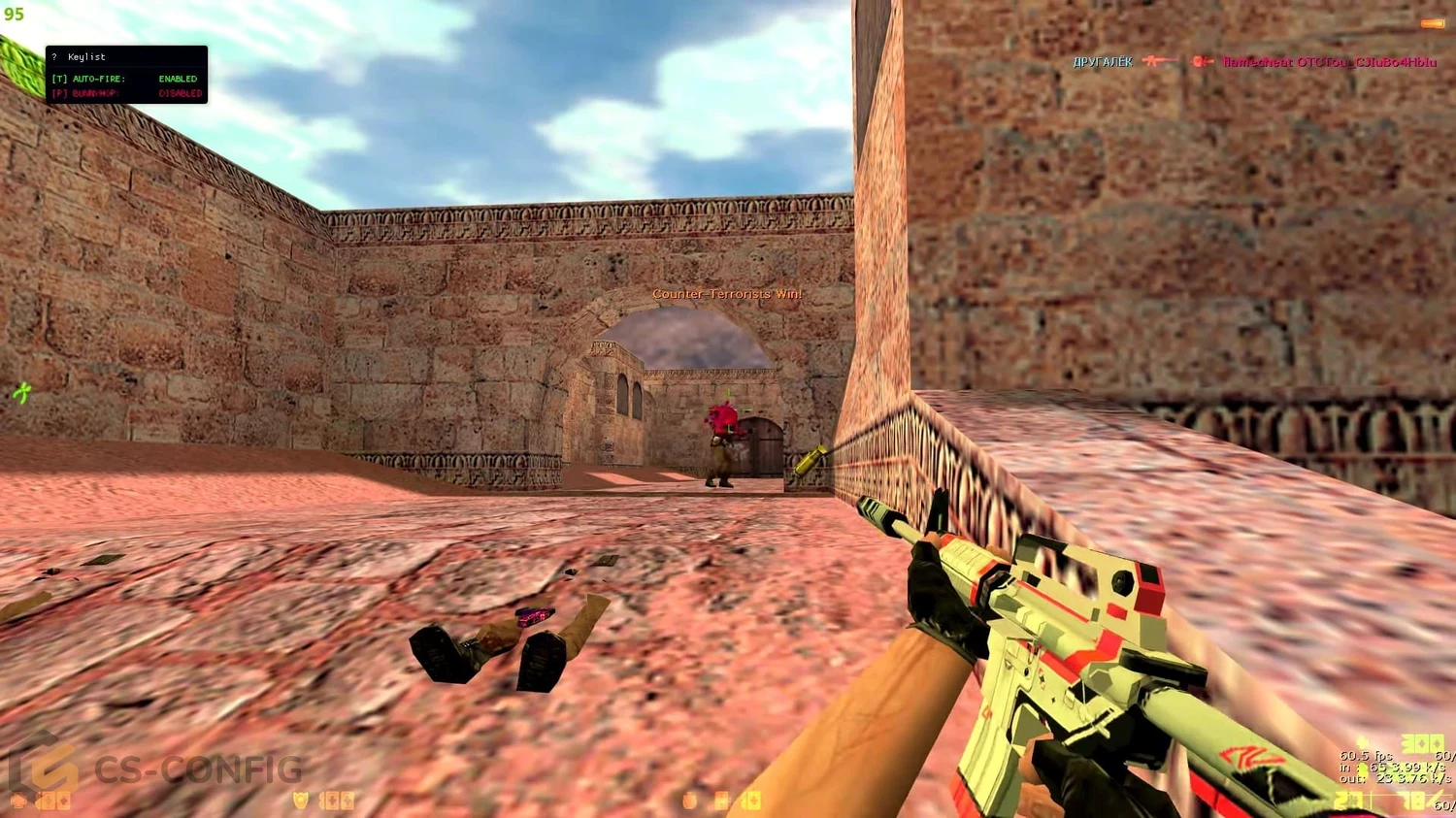Select the armor shield icon in bottom HUD

point(301,802)
